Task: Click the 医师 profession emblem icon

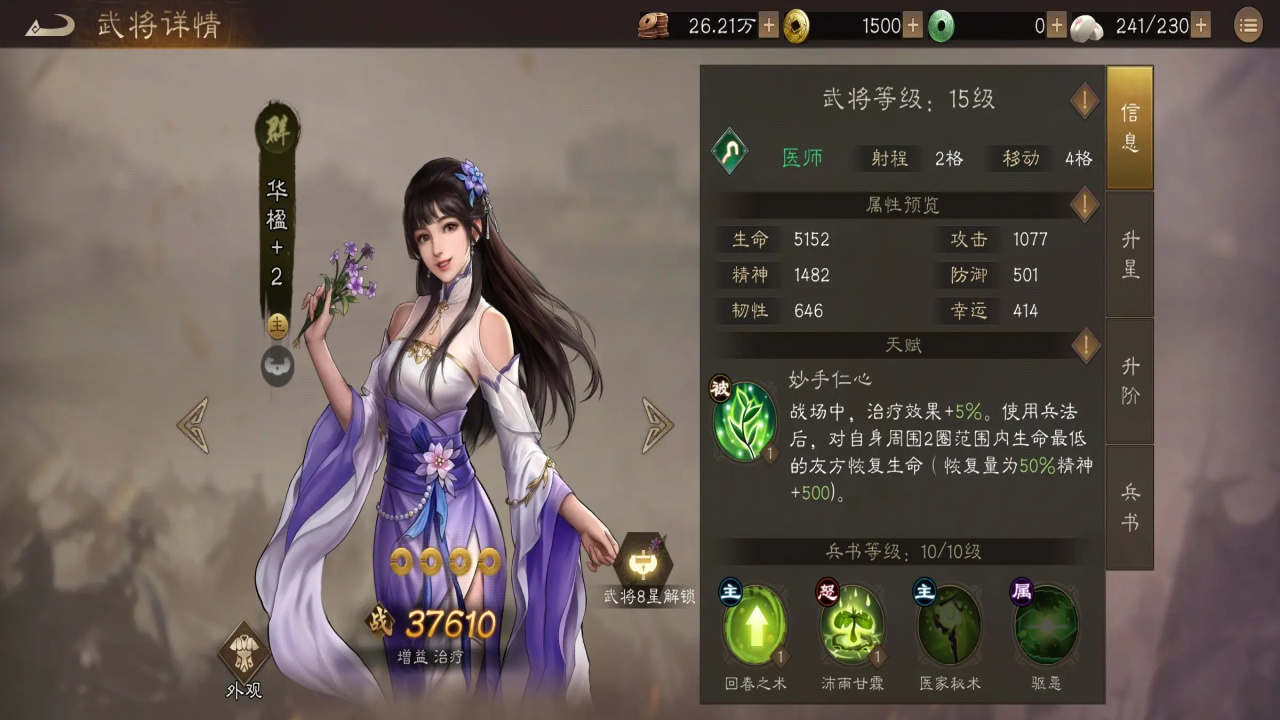Action: 729,152
